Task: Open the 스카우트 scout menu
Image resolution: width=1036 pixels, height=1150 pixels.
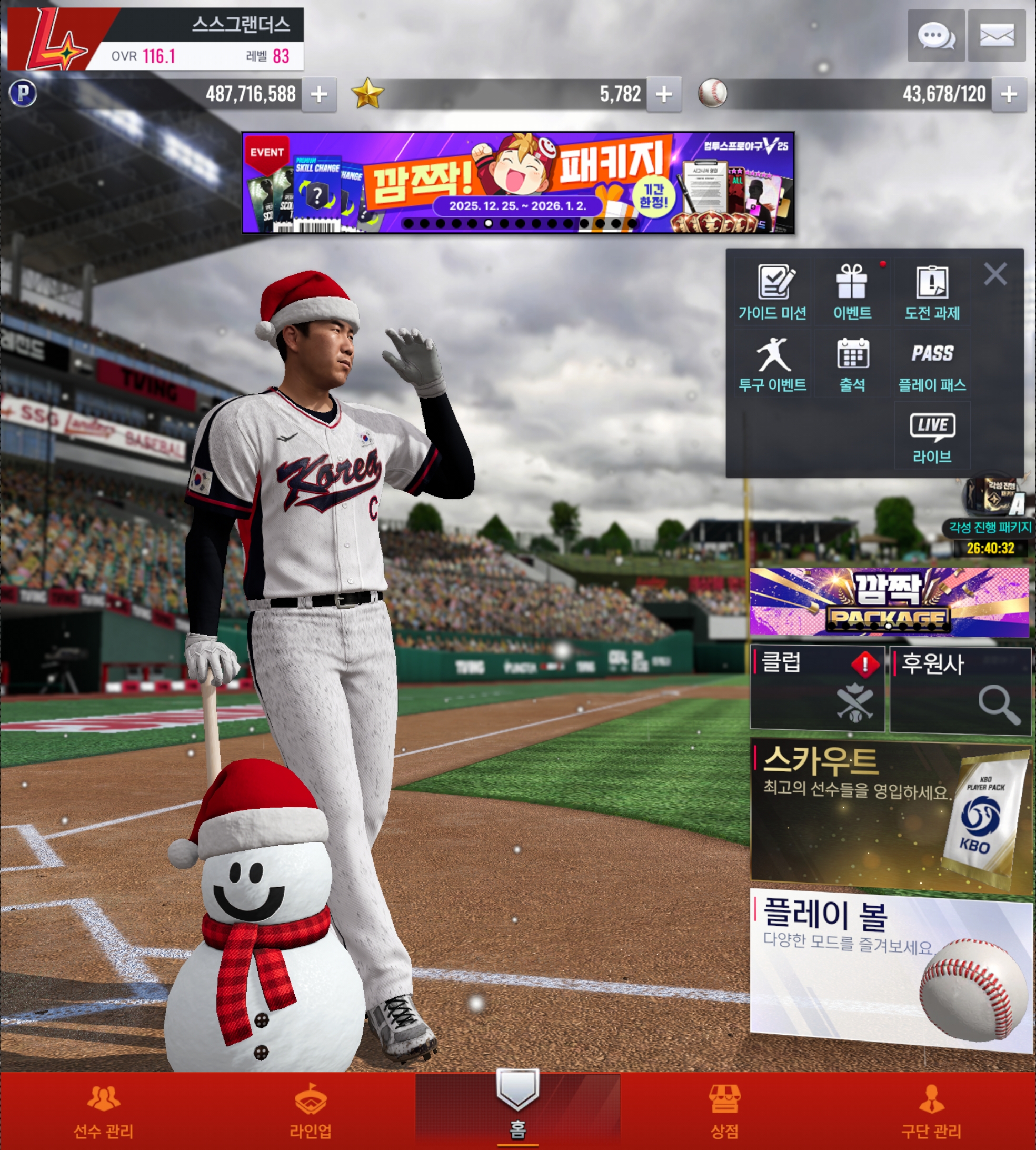Action: pos(889,813)
